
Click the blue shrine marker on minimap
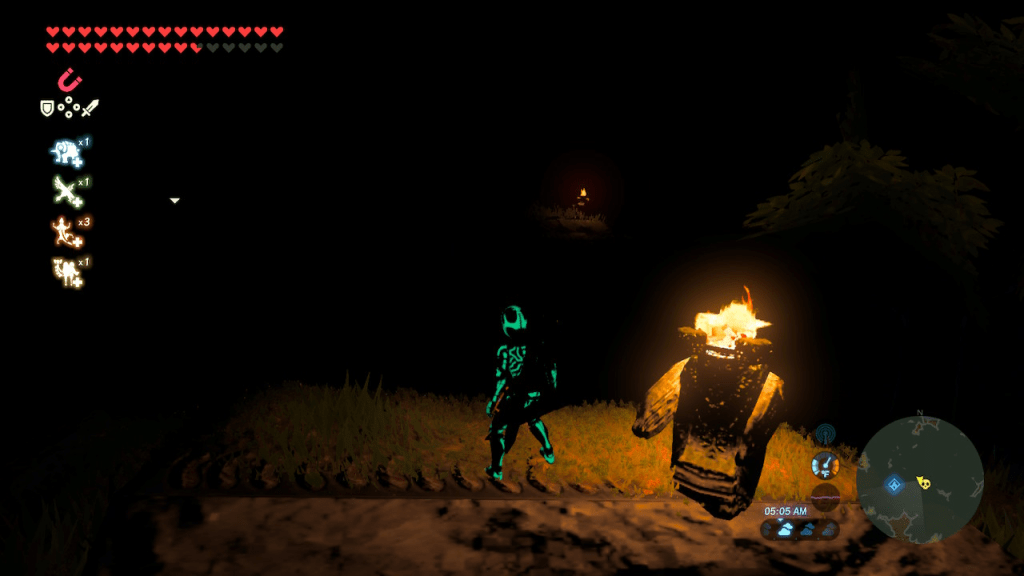[x=894, y=485]
